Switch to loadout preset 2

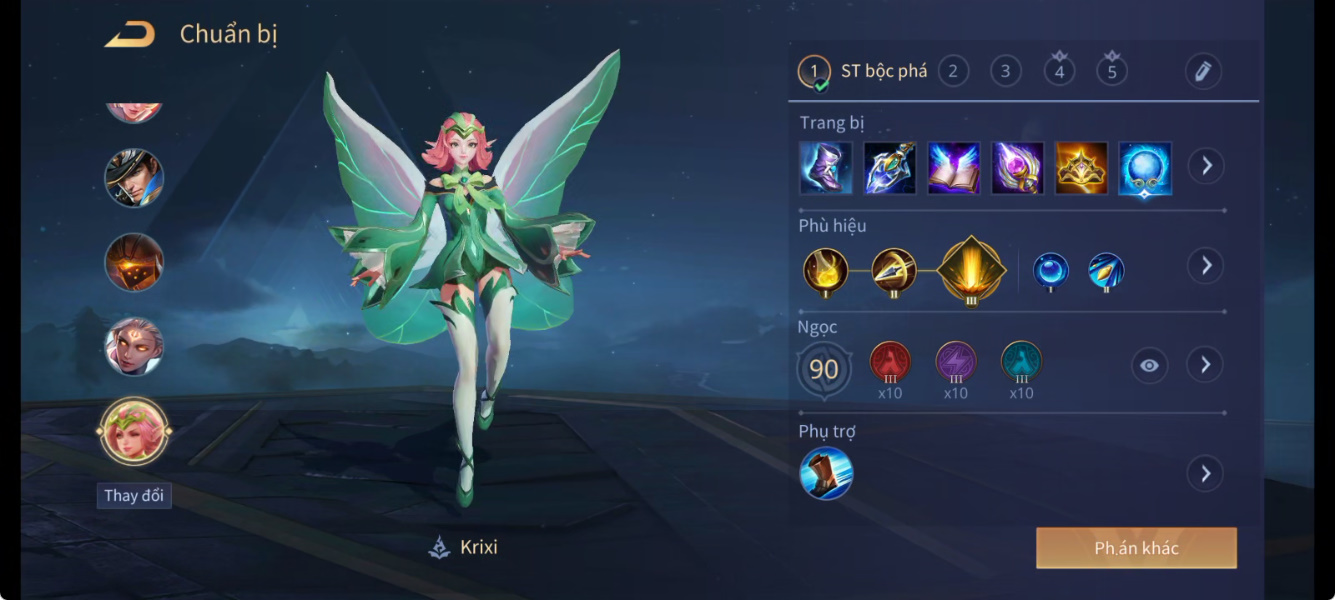953,71
